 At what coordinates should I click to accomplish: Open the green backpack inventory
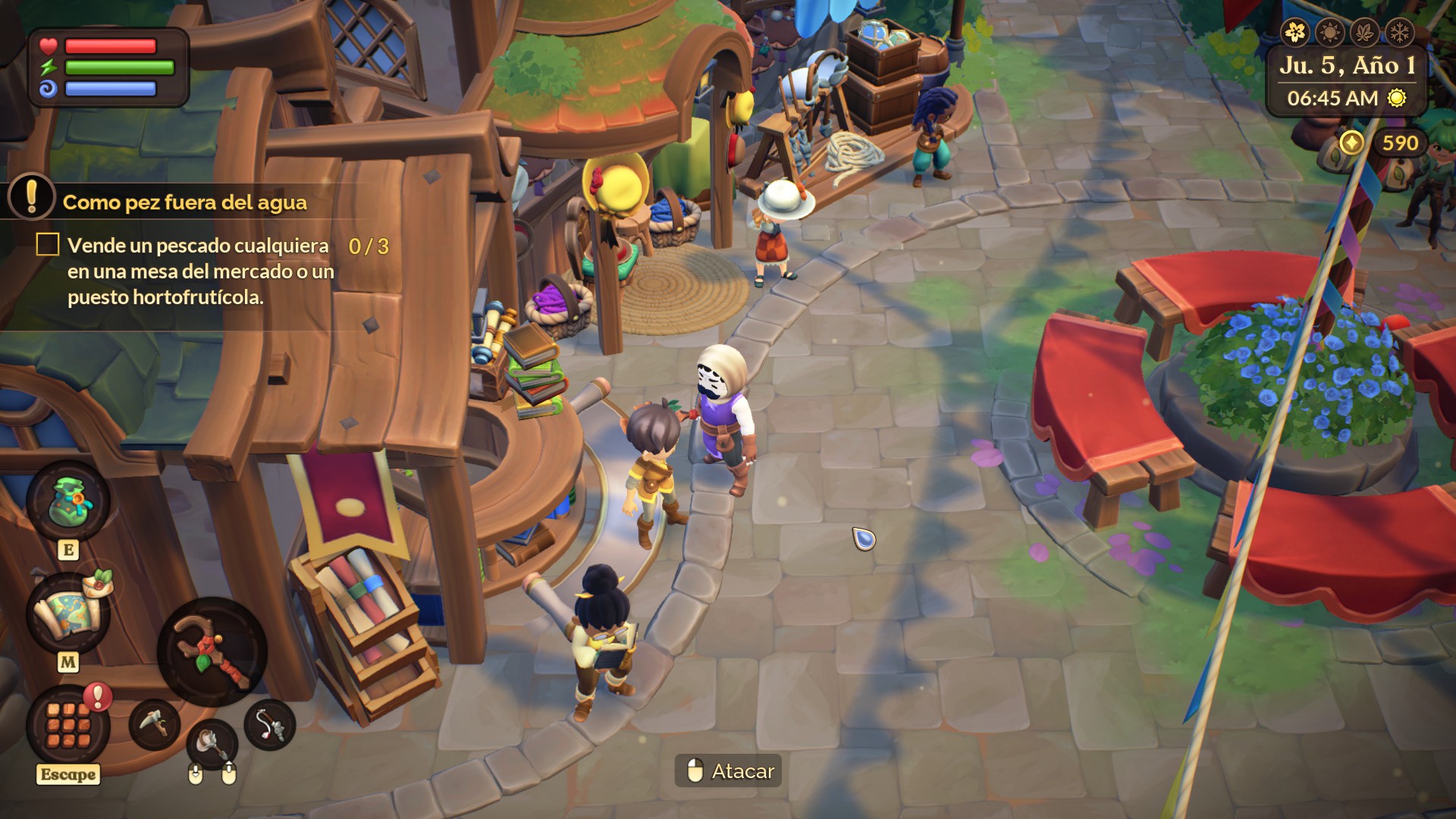pyautogui.click(x=68, y=501)
